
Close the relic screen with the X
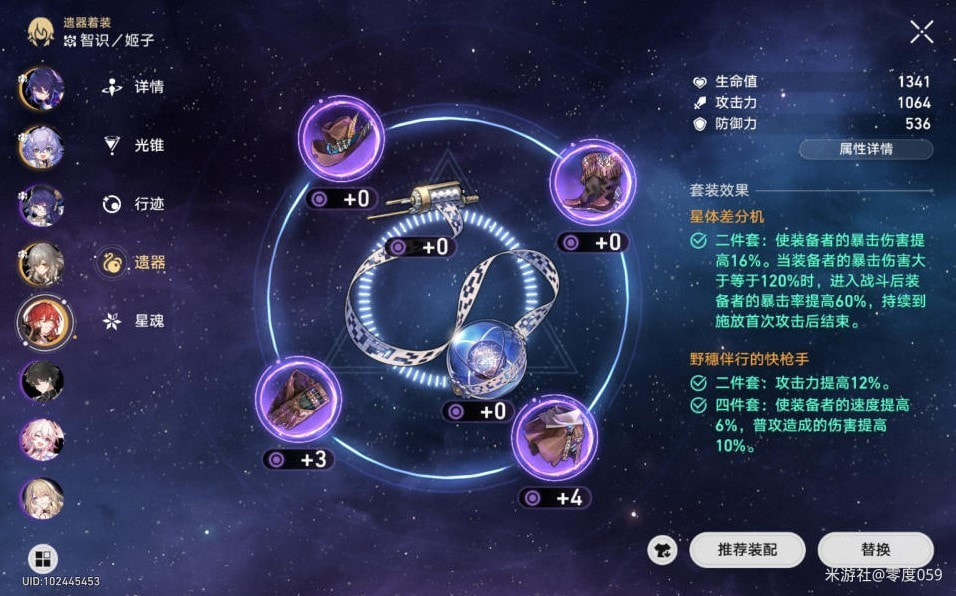point(921,32)
